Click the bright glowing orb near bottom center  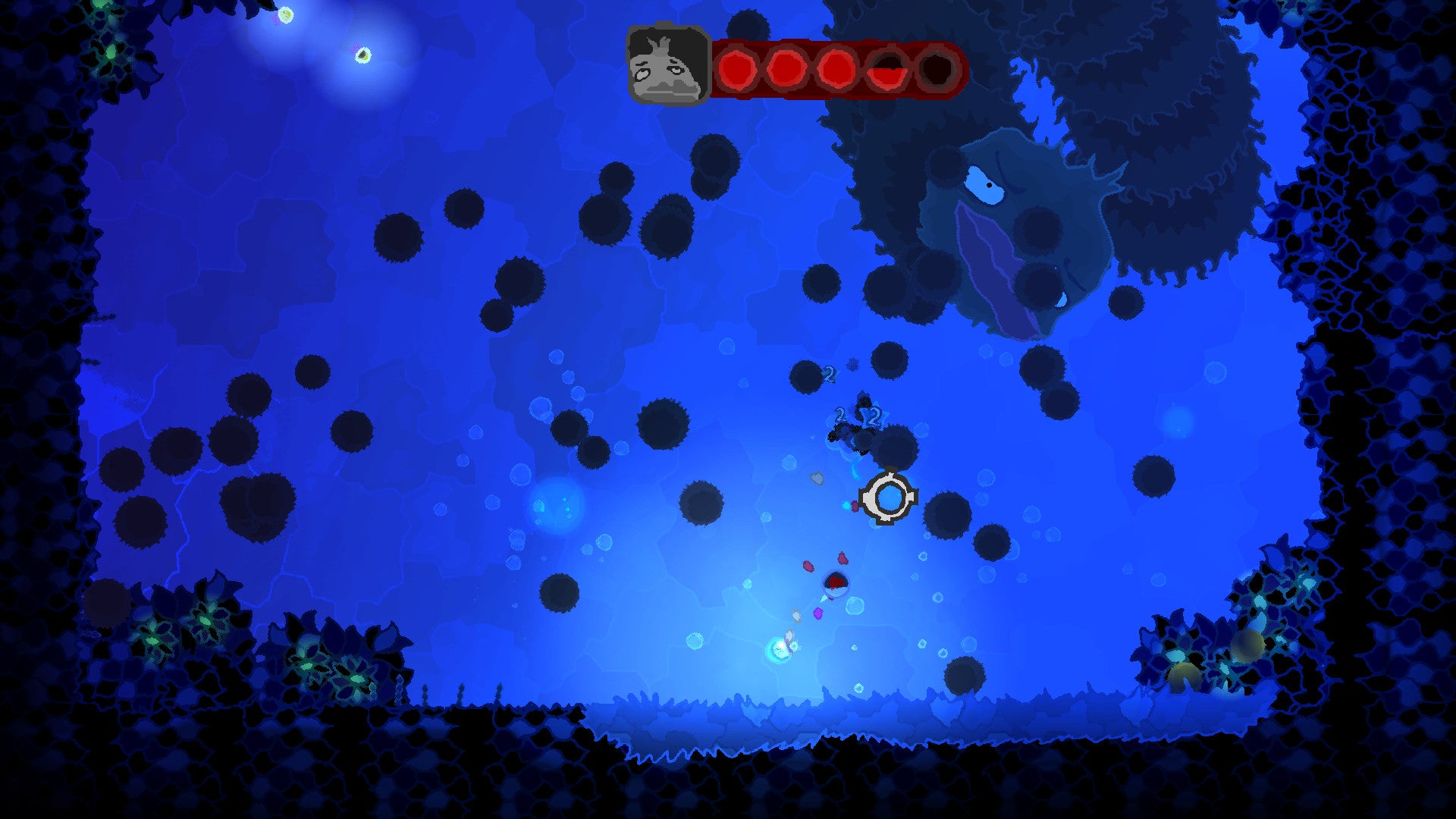point(777,648)
